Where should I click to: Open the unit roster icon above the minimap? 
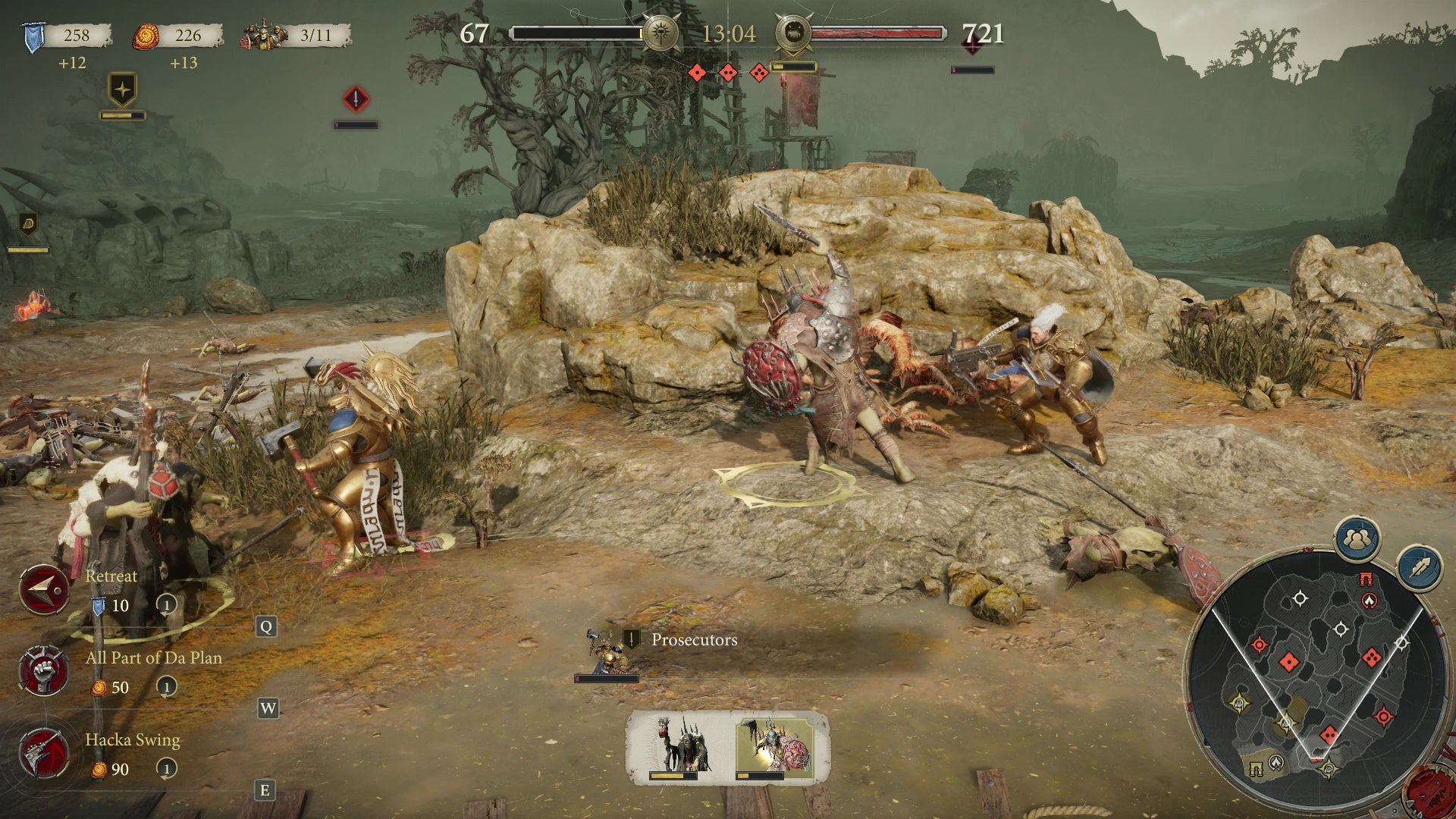click(1359, 540)
